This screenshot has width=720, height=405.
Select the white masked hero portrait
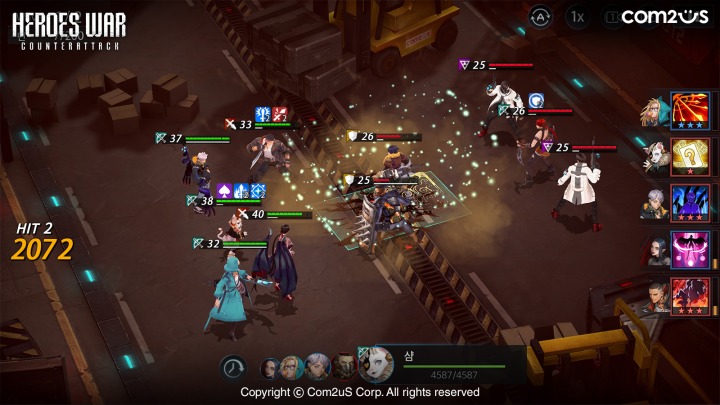click(376, 365)
